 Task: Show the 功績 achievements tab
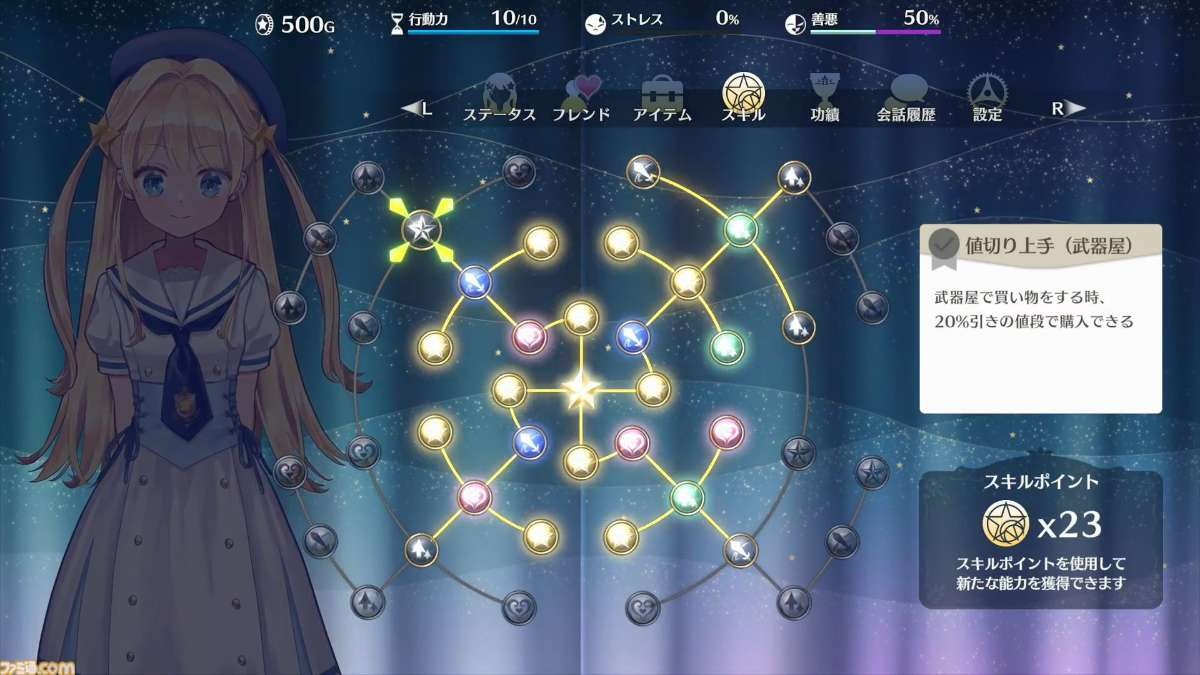(x=824, y=99)
